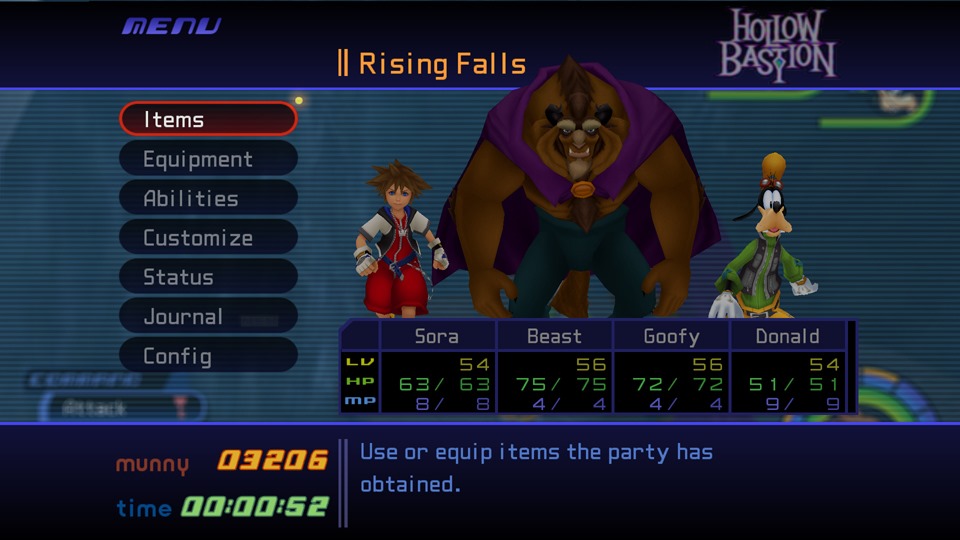This screenshot has width=960, height=540.
Task: Open the Abilities menu
Action: click(208, 198)
